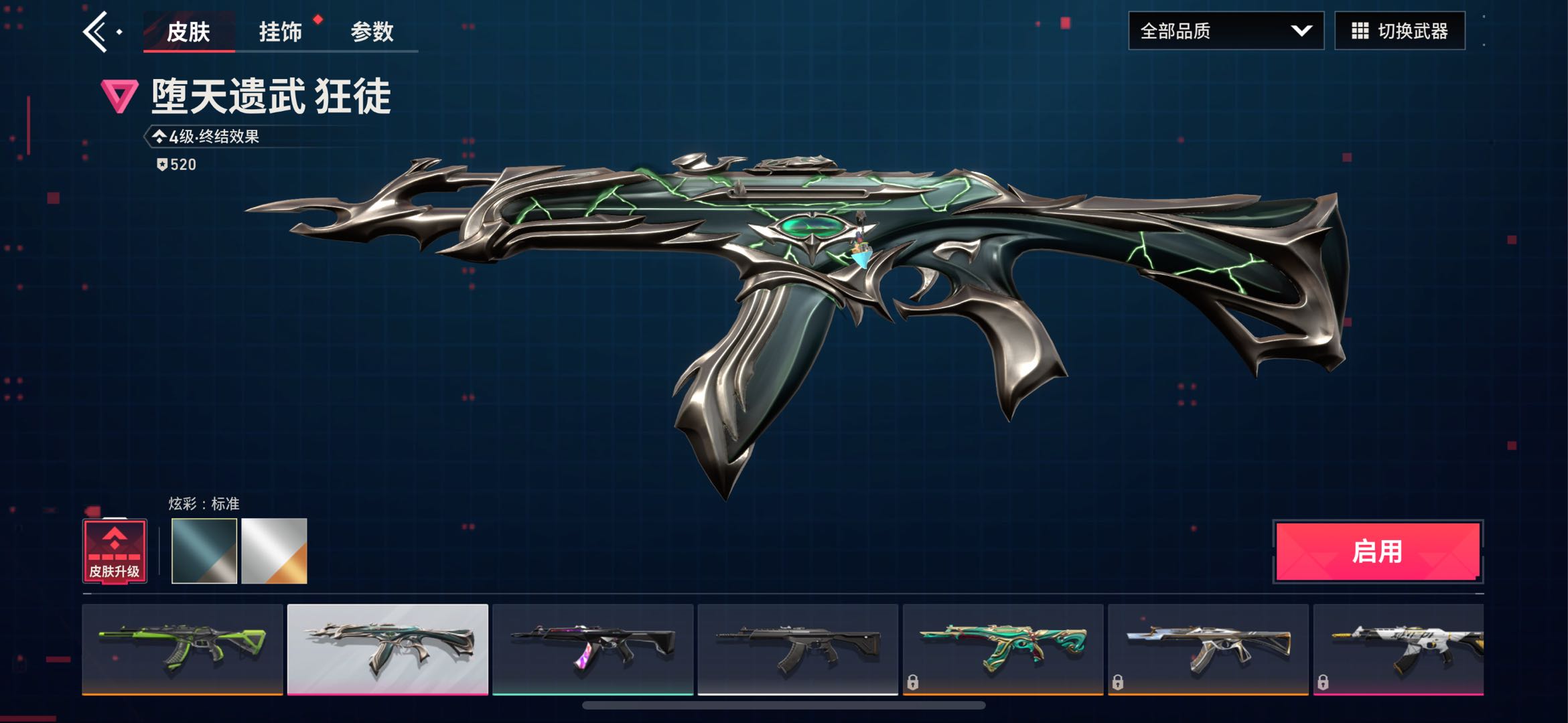1568x723 pixels.
Task: Pick the black skin with purple magazine
Action: pyautogui.click(x=593, y=649)
